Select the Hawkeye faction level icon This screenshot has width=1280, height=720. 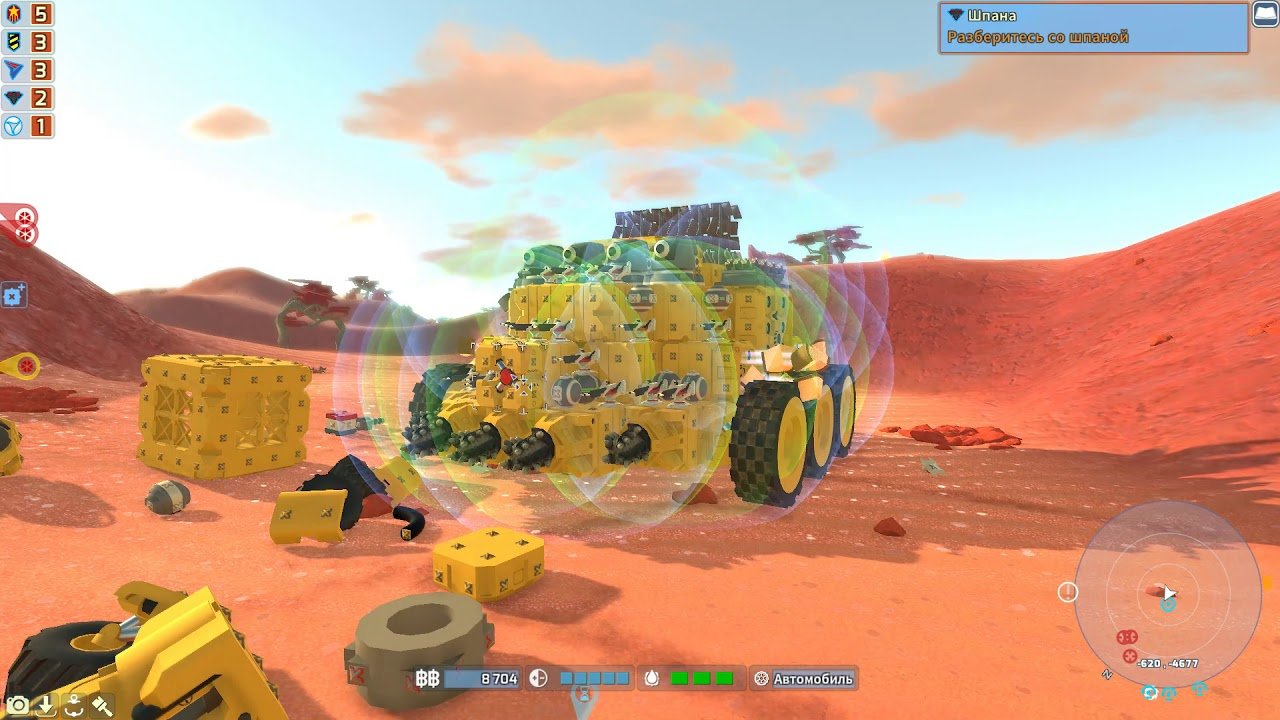(x=15, y=98)
